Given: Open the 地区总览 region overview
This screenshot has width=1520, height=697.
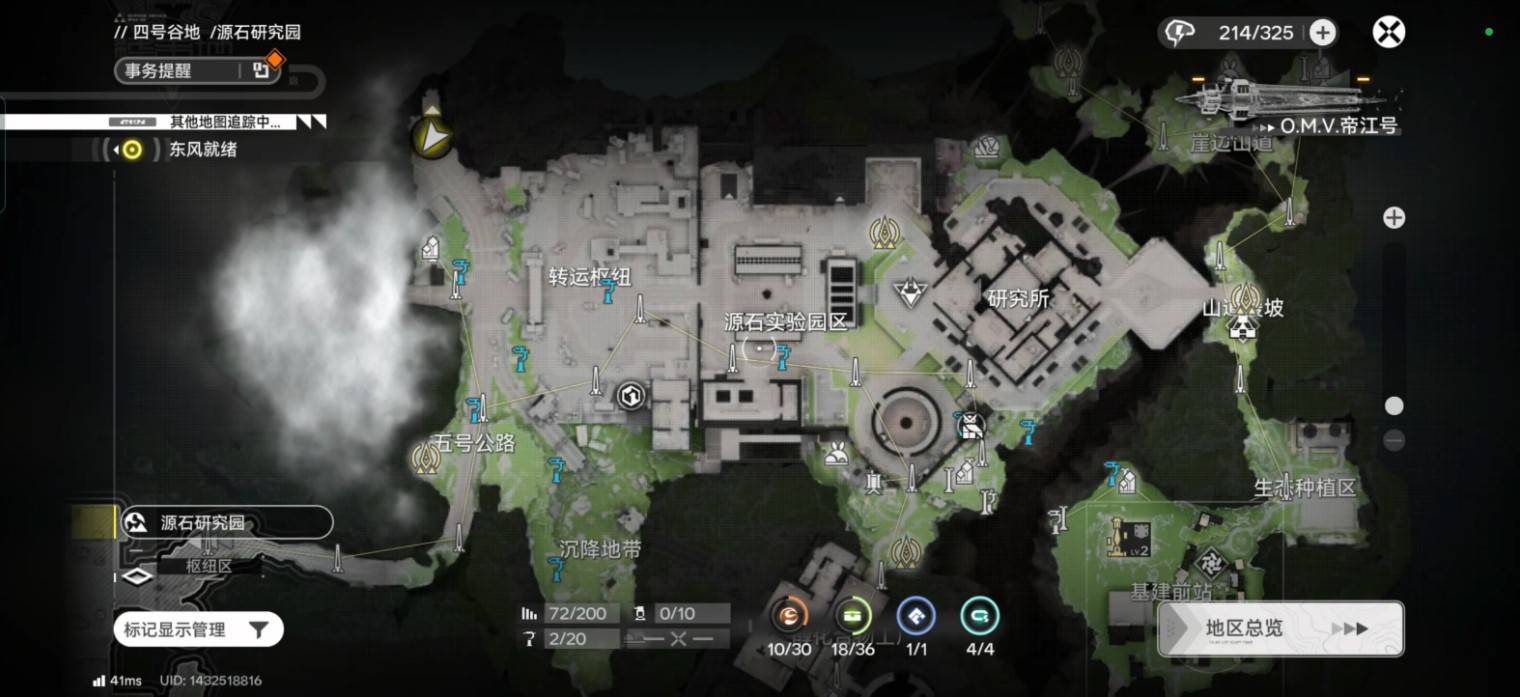Looking at the screenshot, I should click(1280, 628).
